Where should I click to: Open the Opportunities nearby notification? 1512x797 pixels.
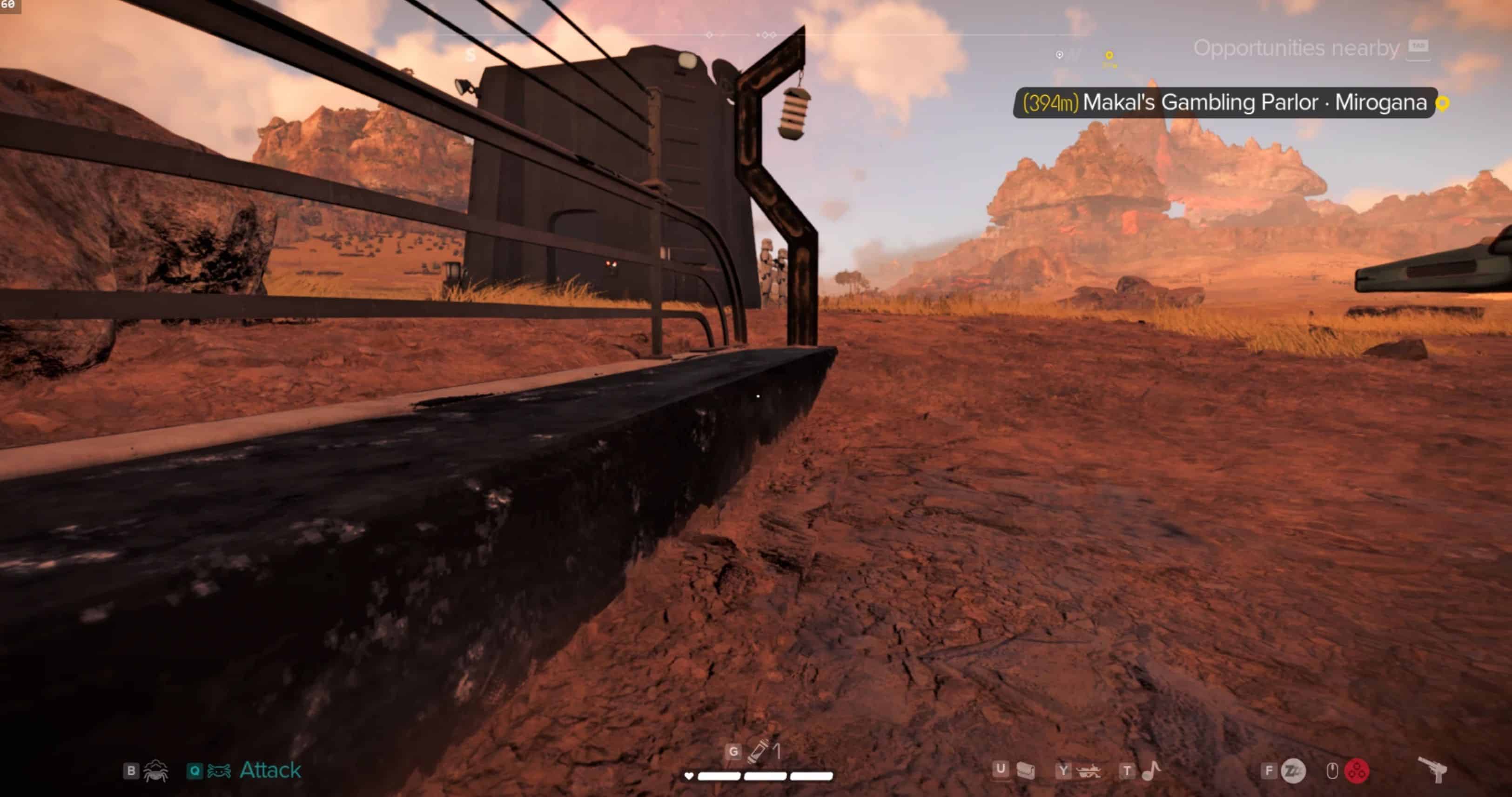point(1296,48)
